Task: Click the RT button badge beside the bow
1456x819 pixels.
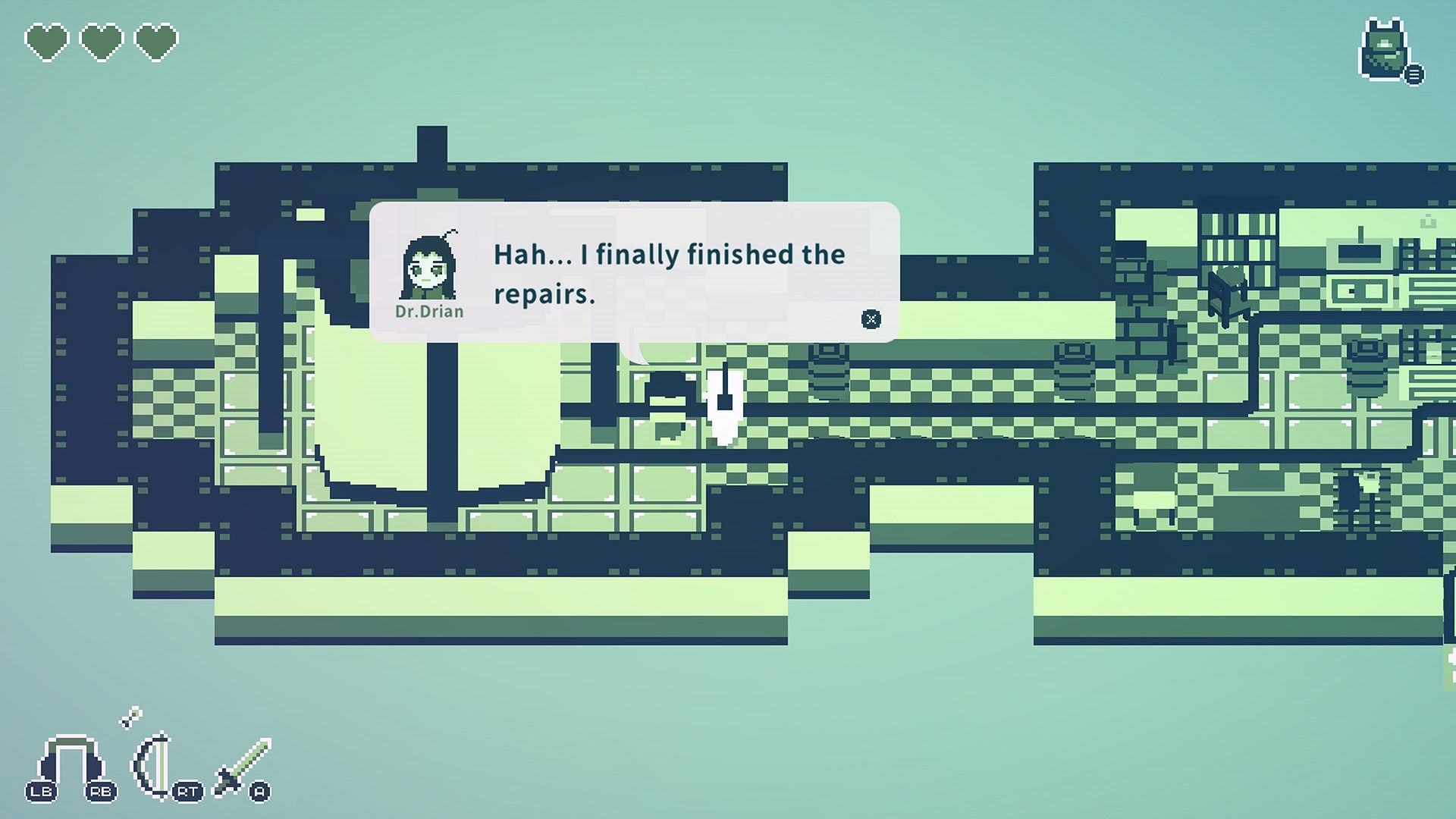Action: [x=190, y=789]
